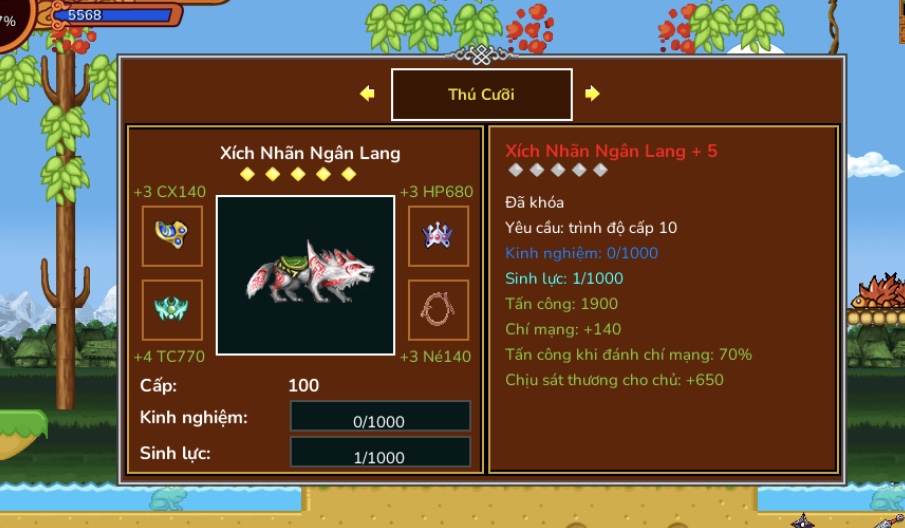Go to the next tab with right arrow
Screen dimensions: 905x528
point(592,94)
